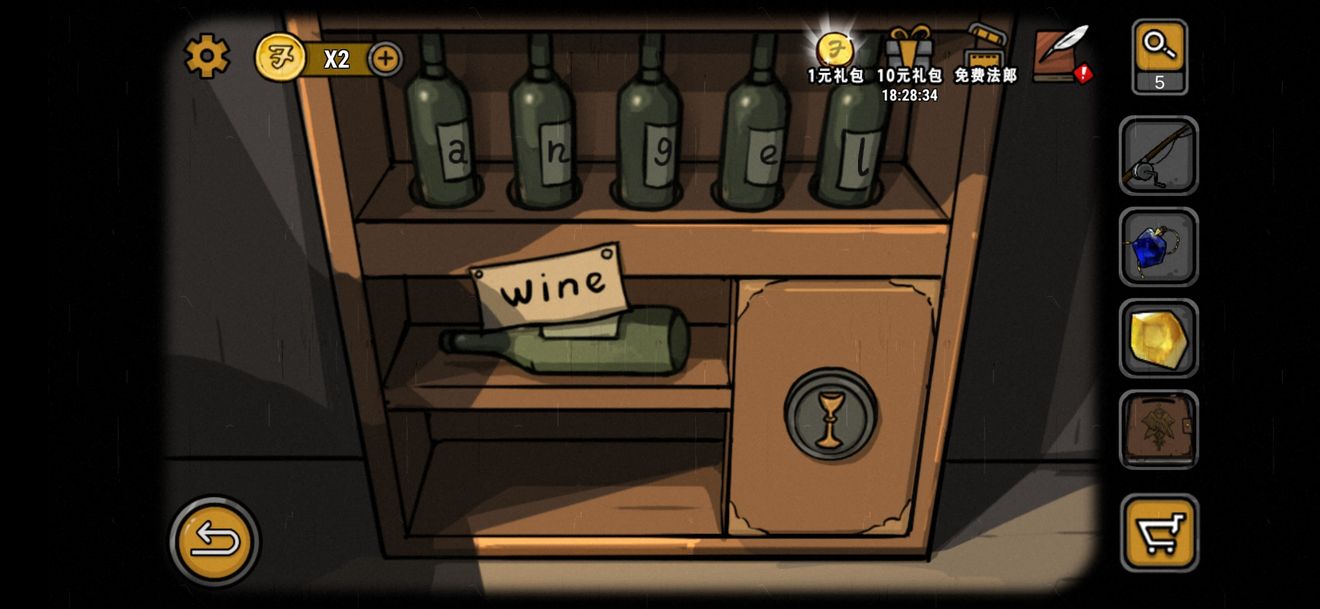Viewport: 1320px width, 609px height.
Task: Select the blue gem amulet slot
Action: 1159,247
